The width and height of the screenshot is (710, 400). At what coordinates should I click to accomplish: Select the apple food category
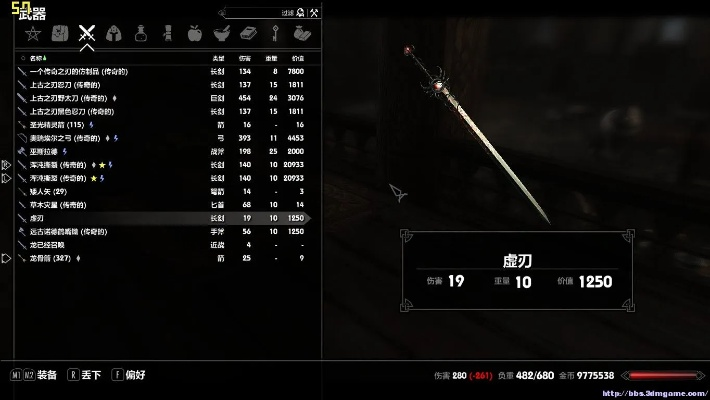[194, 35]
